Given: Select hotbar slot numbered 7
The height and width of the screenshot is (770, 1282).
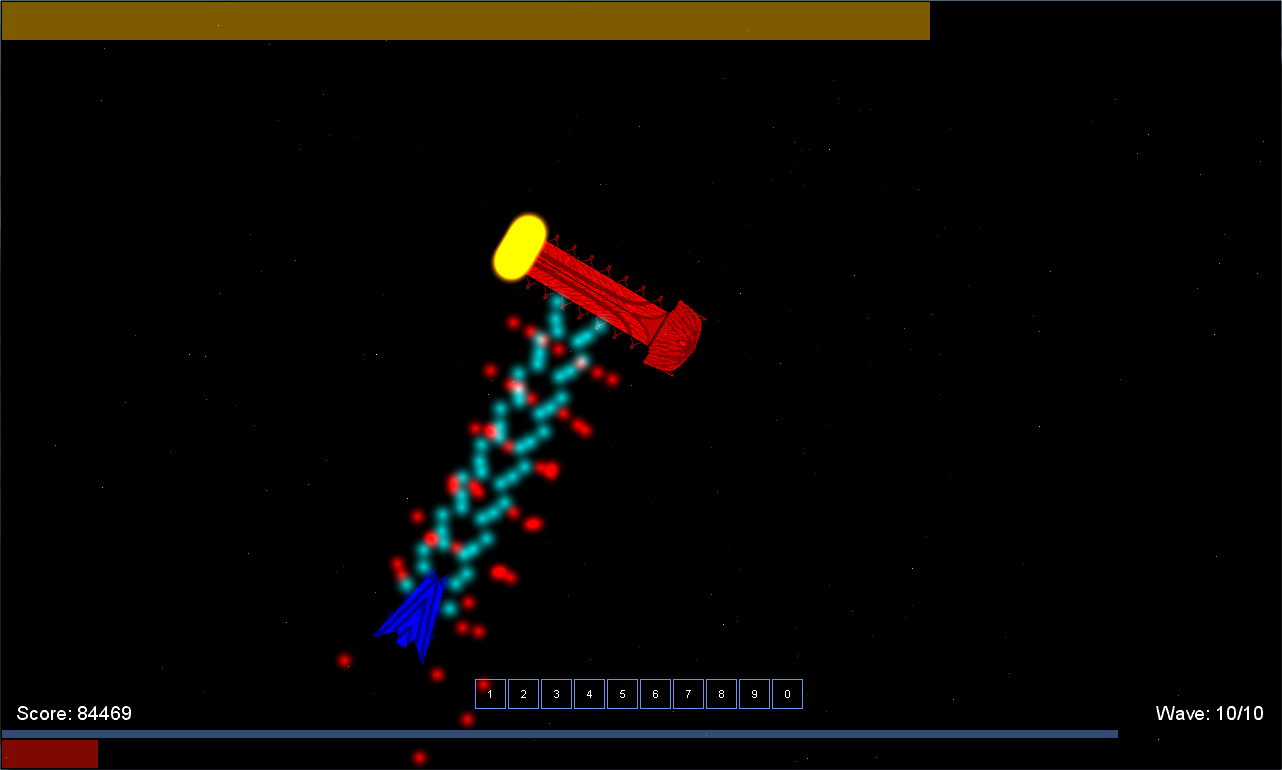Looking at the screenshot, I should pos(688,694).
